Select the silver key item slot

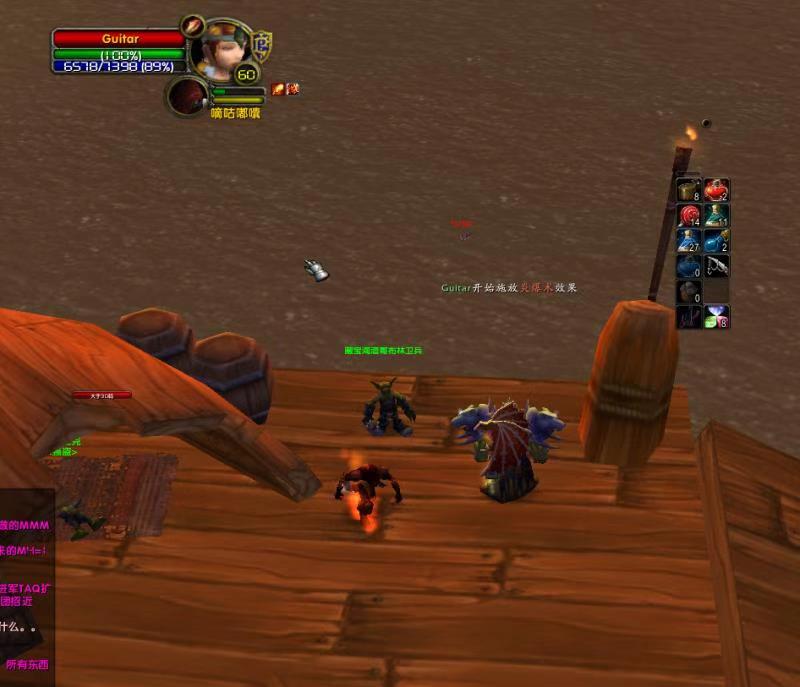pos(716,266)
